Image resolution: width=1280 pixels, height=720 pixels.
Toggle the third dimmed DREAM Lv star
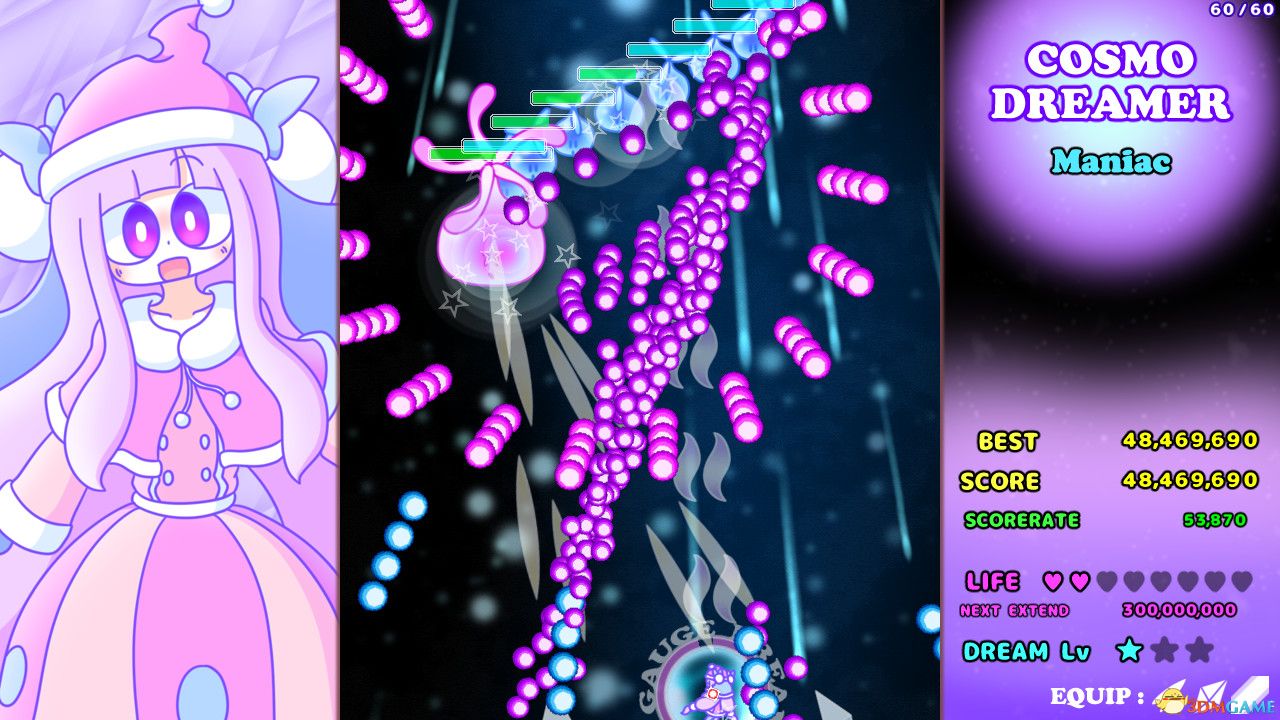(1198, 650)
